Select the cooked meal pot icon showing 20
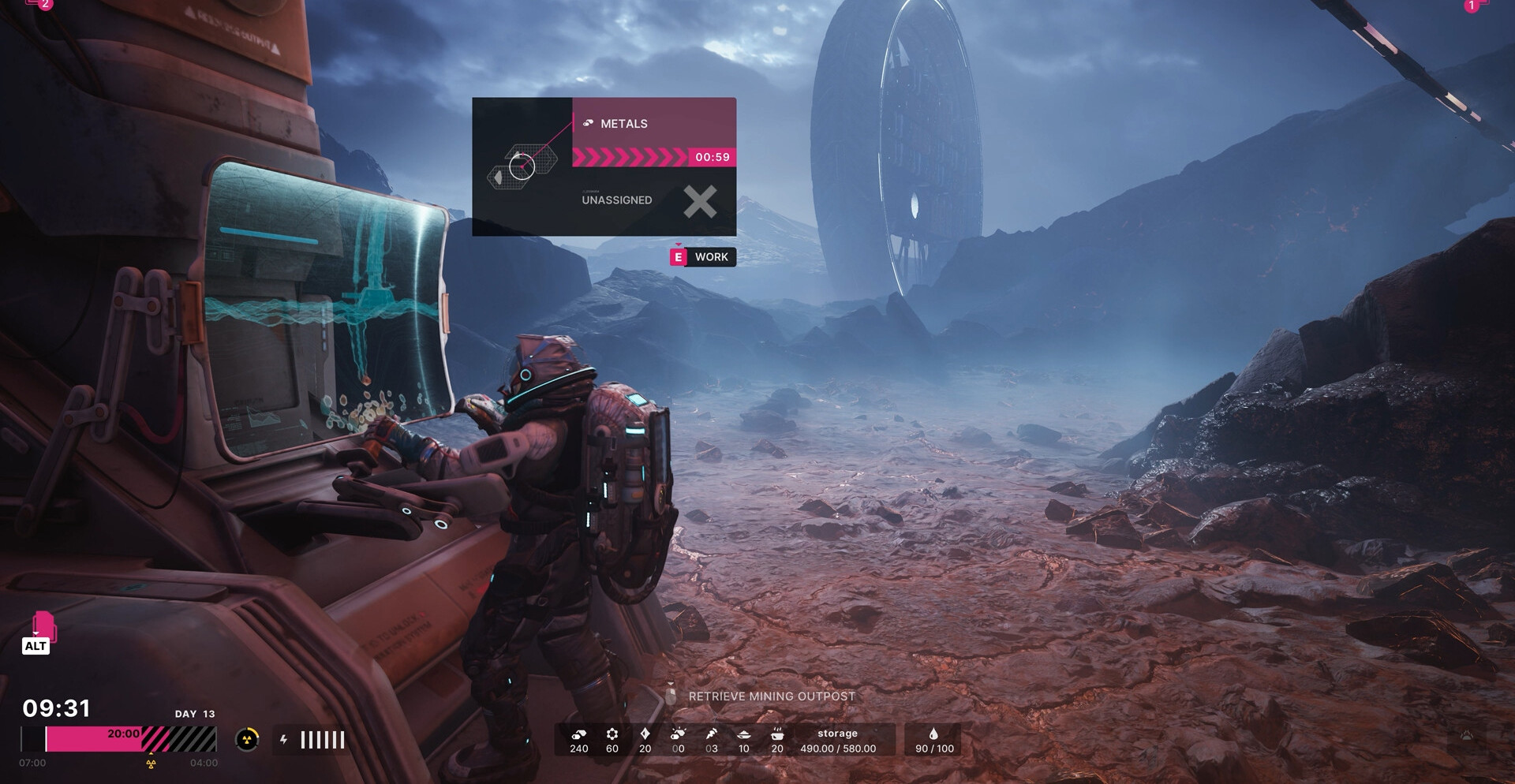 click(x=777, y=734)
